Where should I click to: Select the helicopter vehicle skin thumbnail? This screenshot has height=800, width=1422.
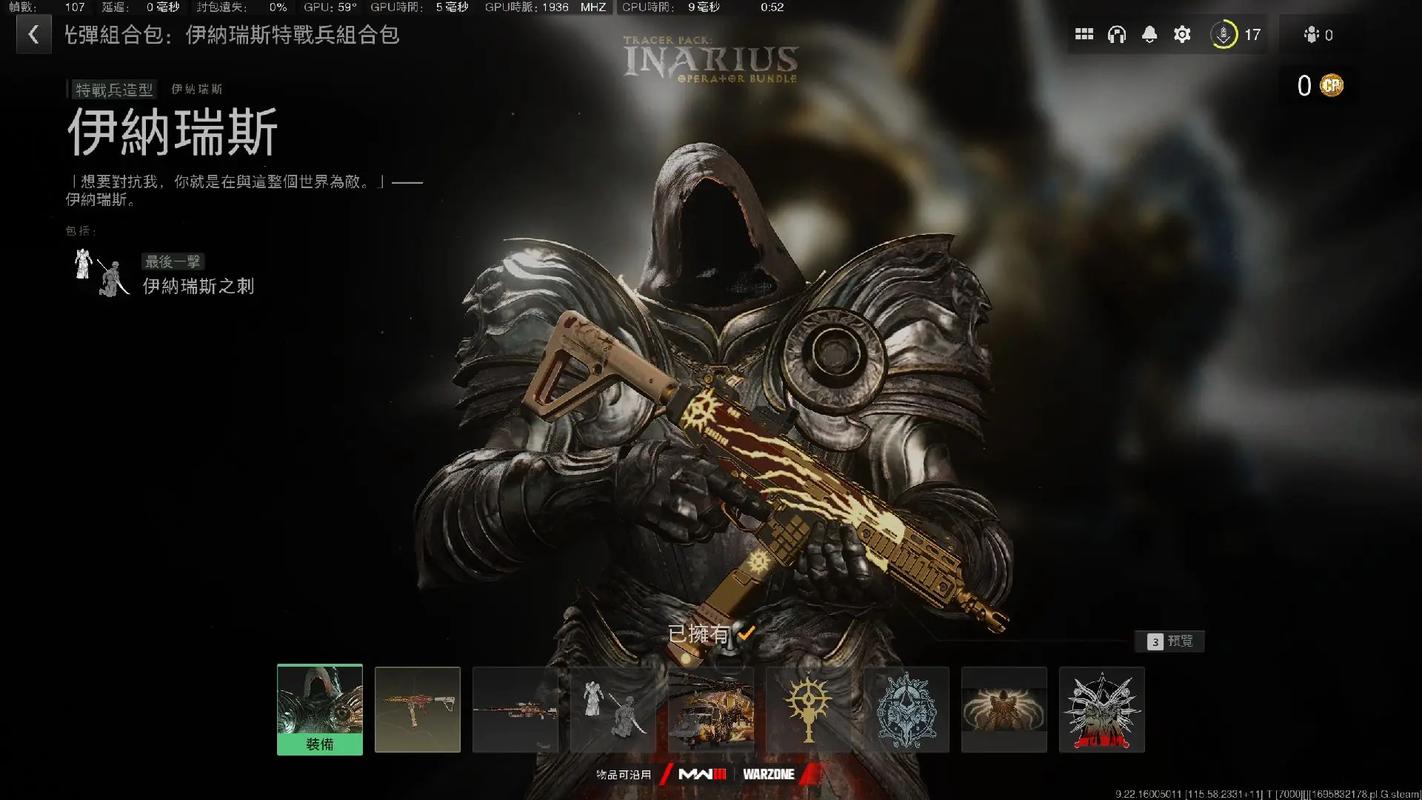click(711, 709)
